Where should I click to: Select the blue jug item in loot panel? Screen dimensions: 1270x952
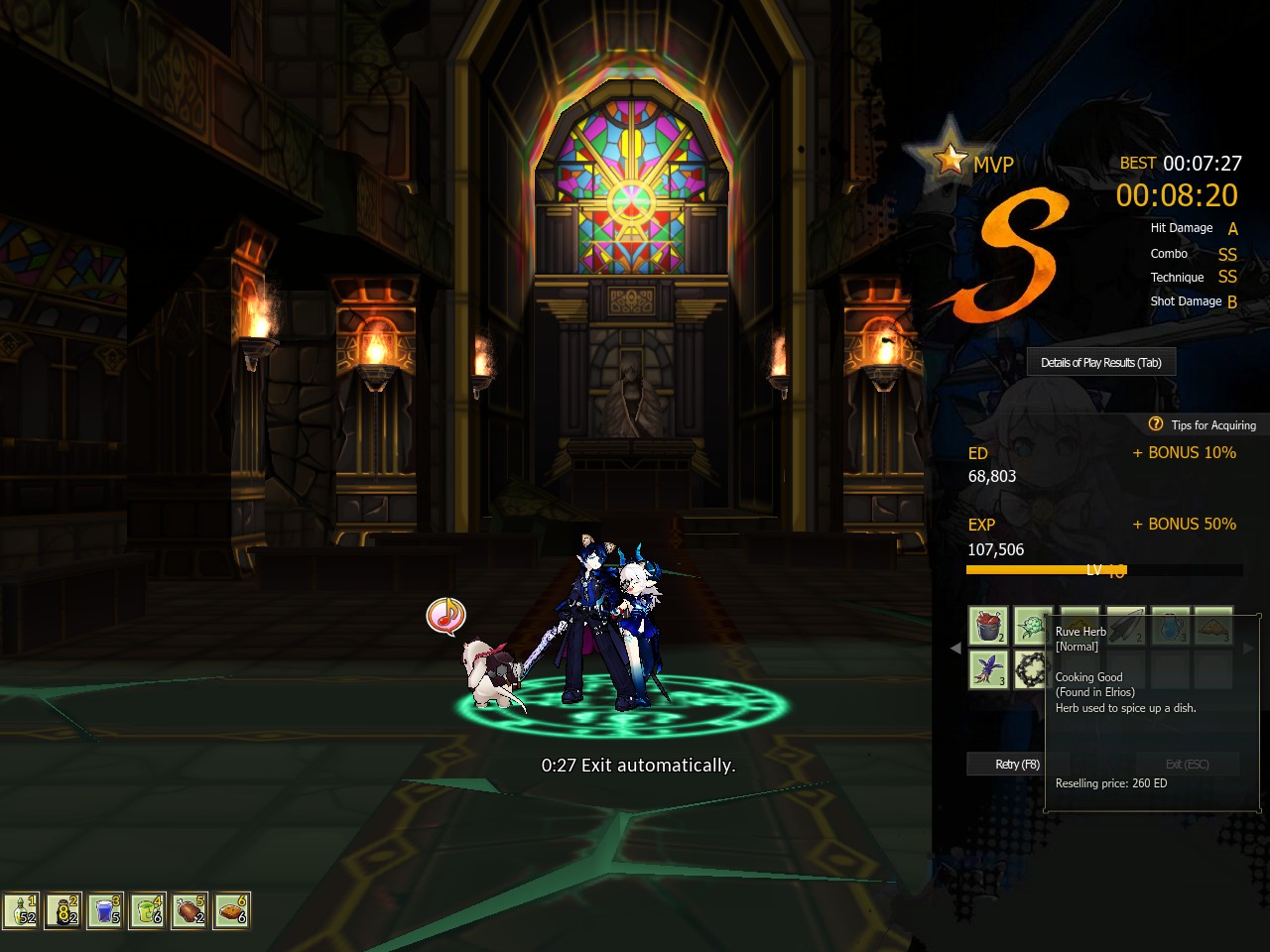[x=1170, y=626]
